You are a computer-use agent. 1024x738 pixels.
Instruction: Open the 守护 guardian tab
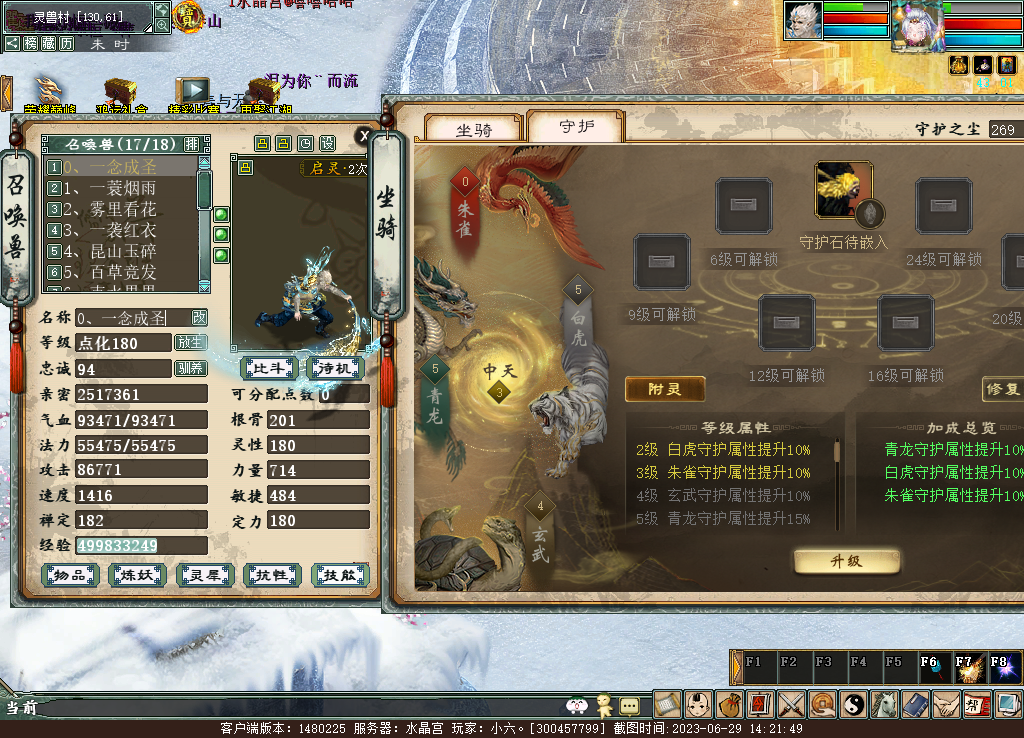pos(575,127)
